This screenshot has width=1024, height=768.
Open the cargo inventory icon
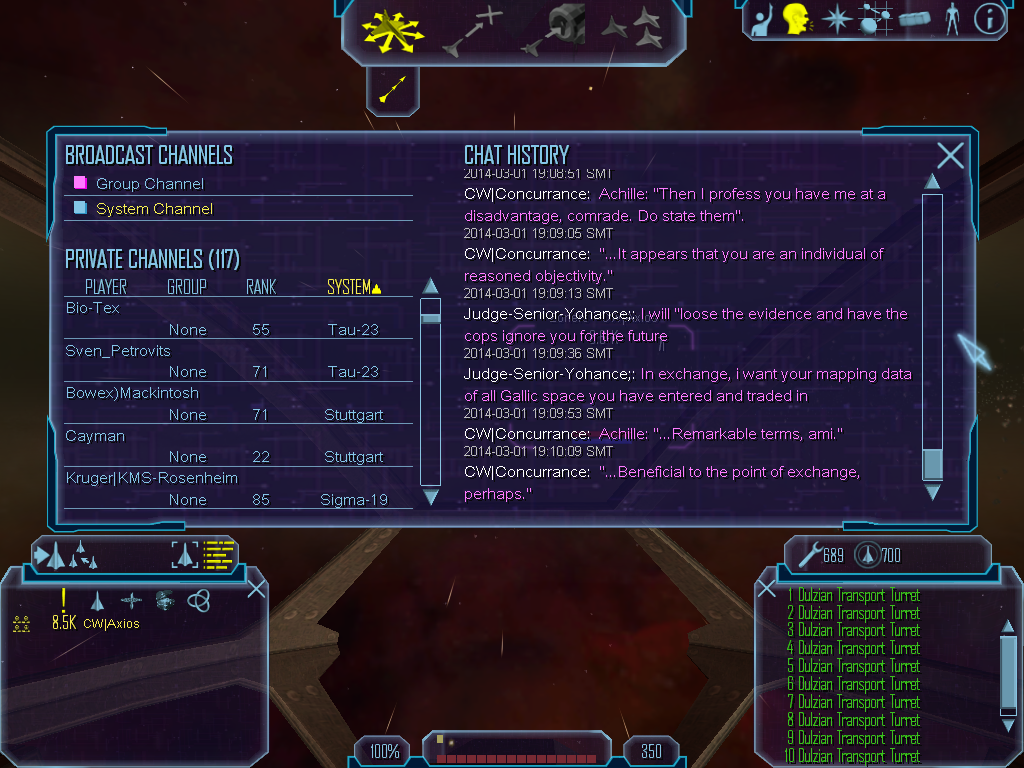coord(913,19)
